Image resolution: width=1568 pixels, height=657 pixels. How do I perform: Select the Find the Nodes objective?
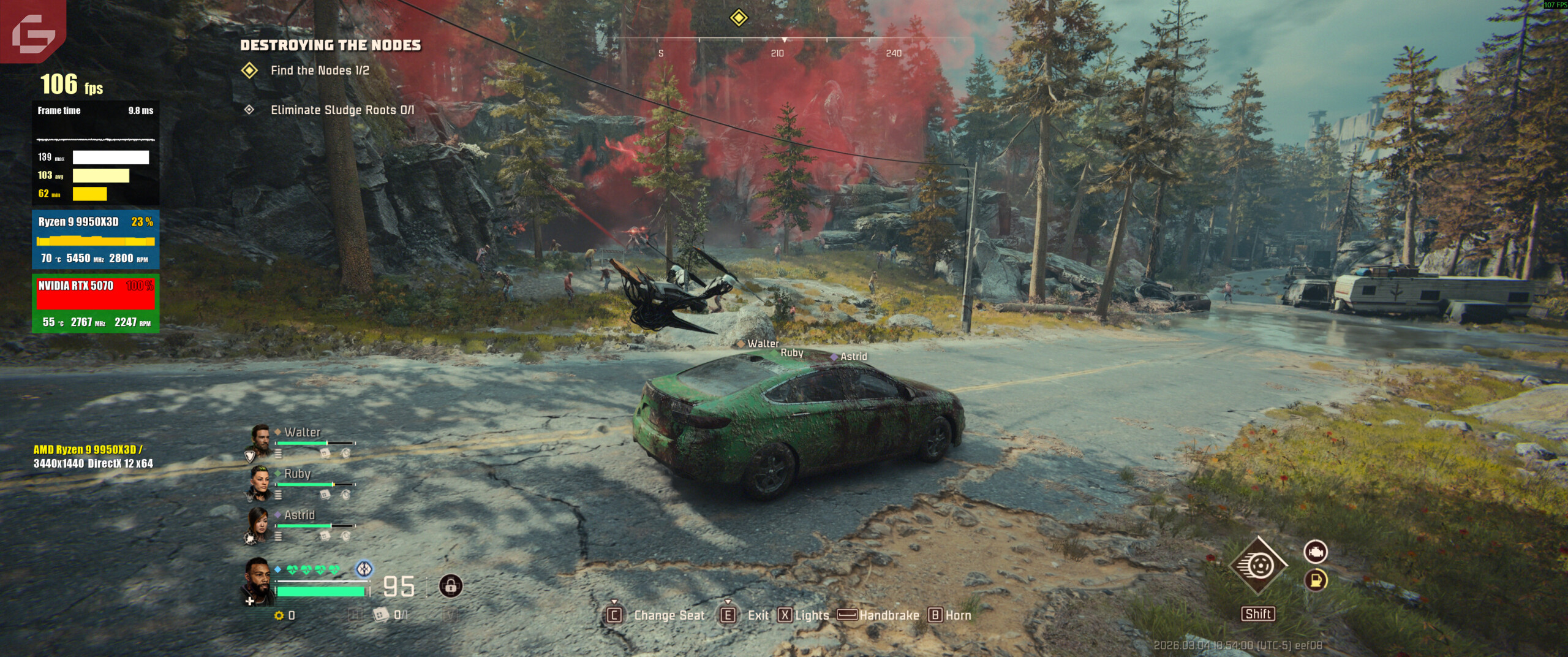[x=320, y=70]
